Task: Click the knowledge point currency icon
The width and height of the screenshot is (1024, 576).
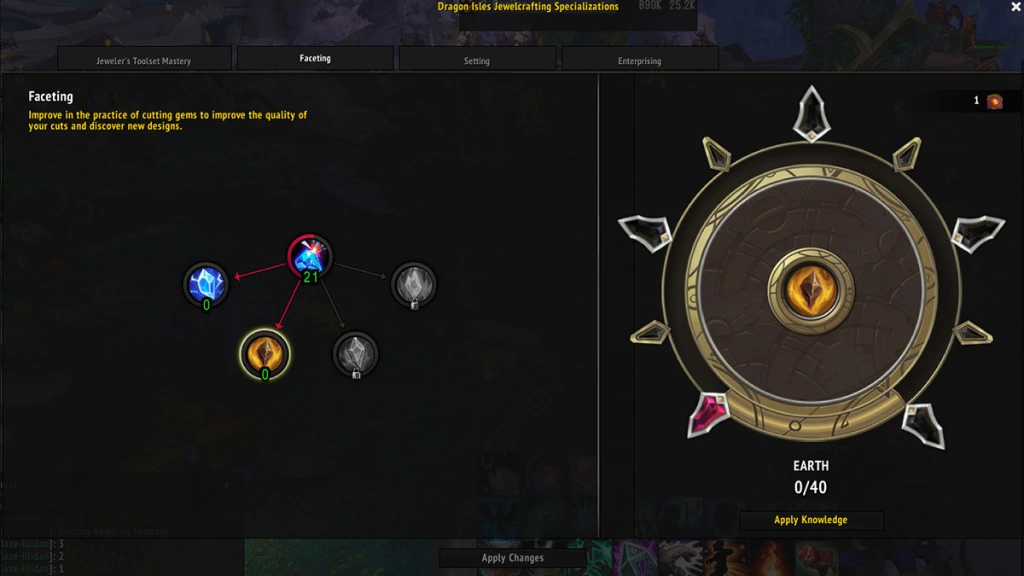Action: tap(994, 101)
